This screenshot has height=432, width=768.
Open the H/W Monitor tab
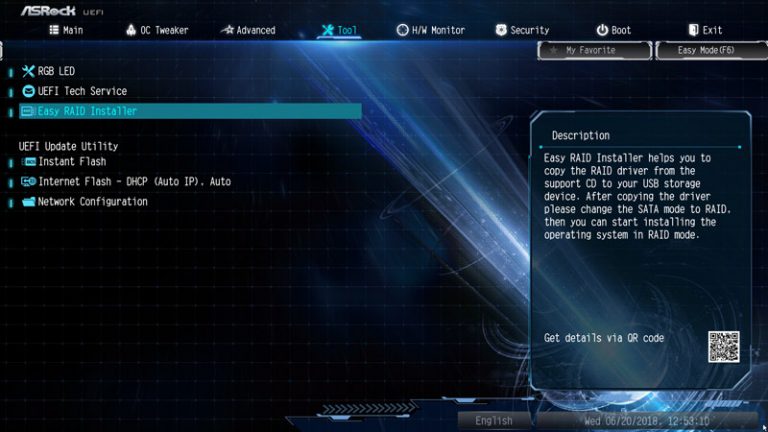430,30
